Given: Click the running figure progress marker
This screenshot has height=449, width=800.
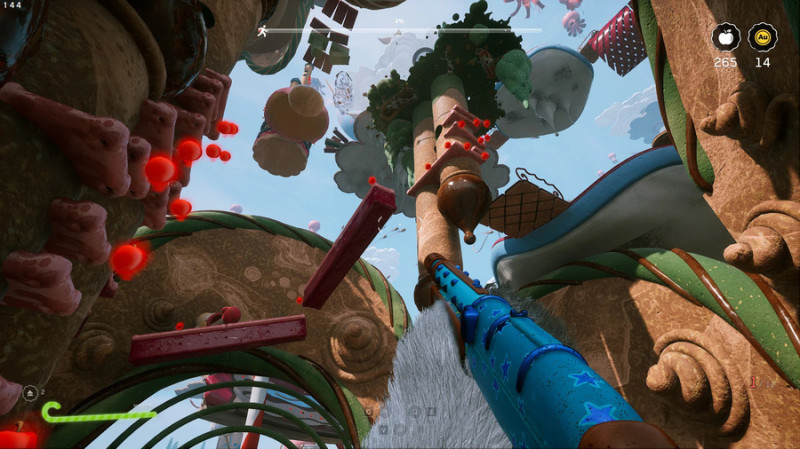Looking at the screenshot, I should (262, 31).
